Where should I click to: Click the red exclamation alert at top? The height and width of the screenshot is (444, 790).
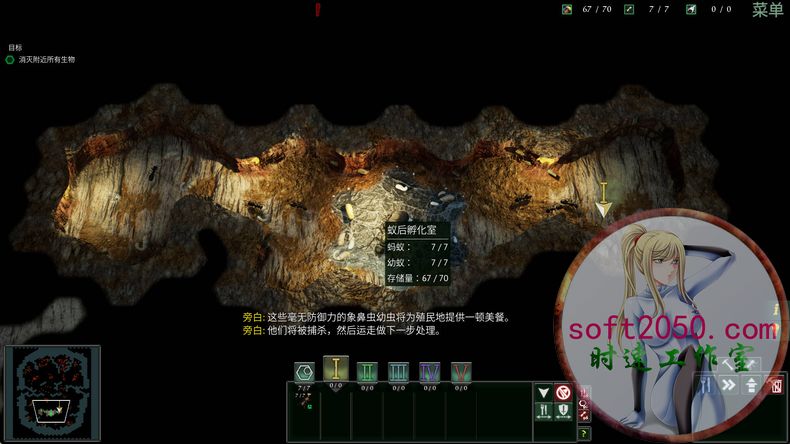pos(318,10)
